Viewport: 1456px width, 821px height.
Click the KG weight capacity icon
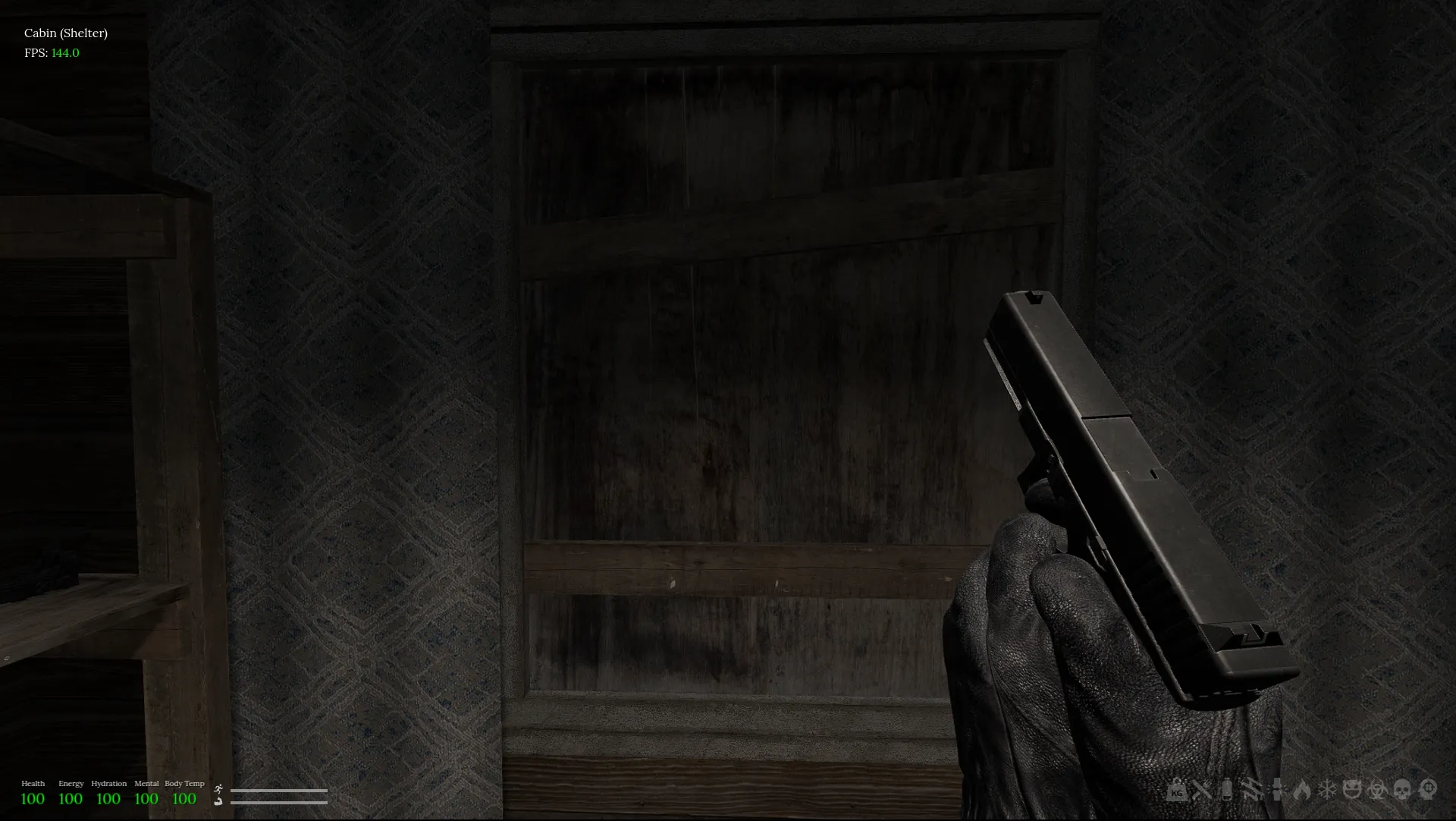[x=1175, y=792]
